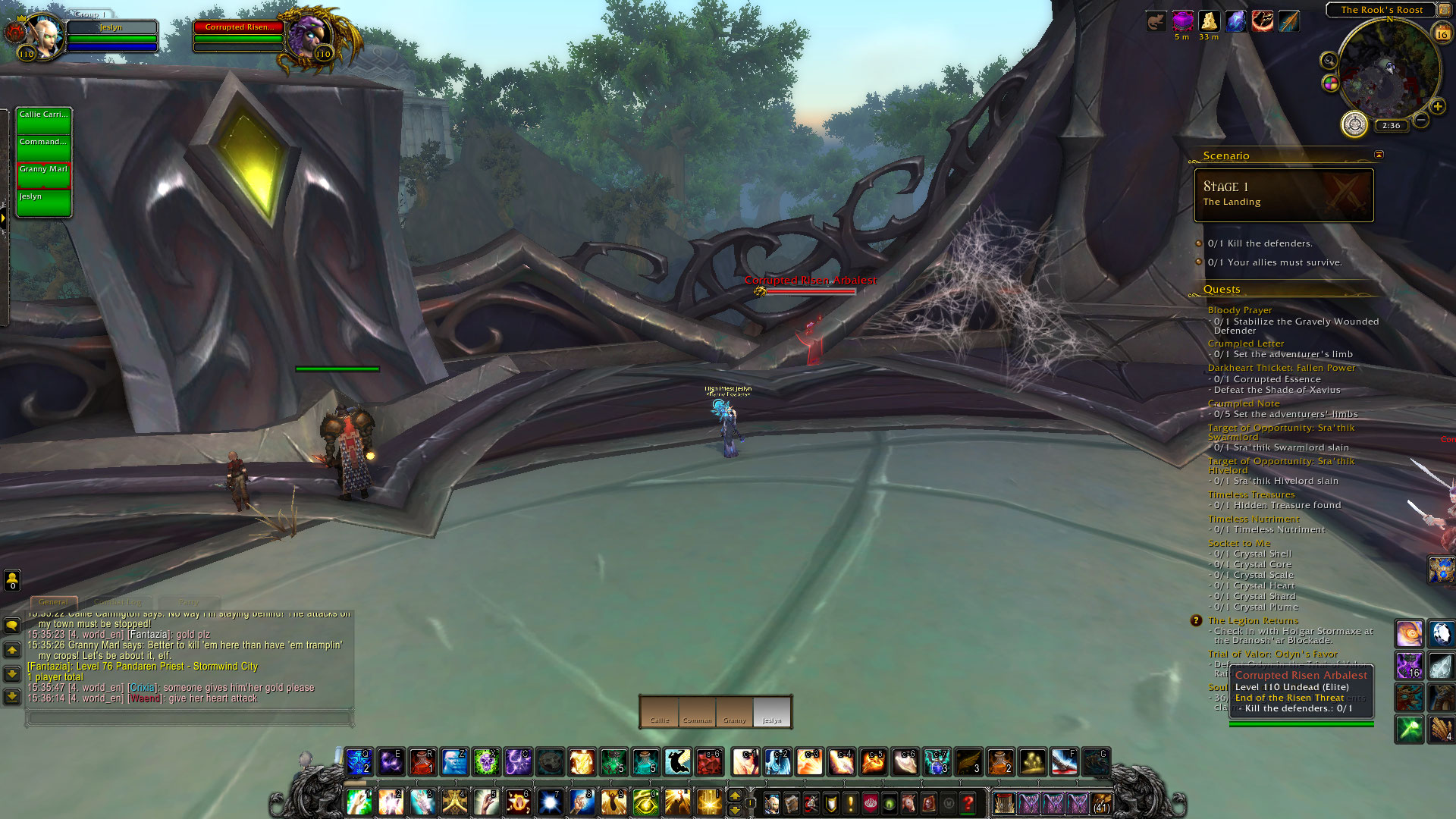Select Callie Carrington's raid frame
This screenshot has width=1456, height=819.
[44, 121]
